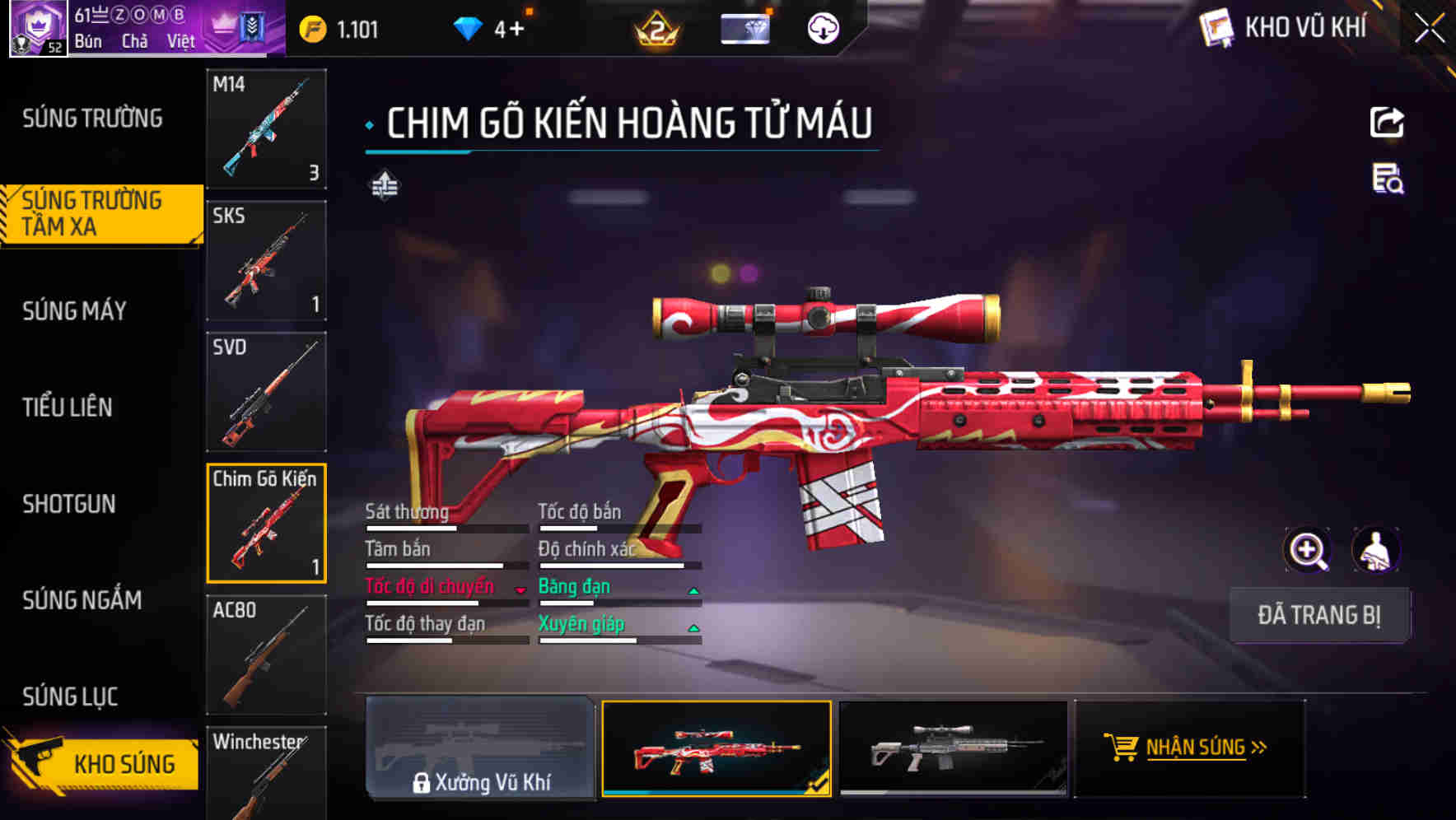The height and width of the screenshot is (820, 1456).
Task: Expand the Xuyên giáp stat indicator arrow
Action: [x=692, y=627]
